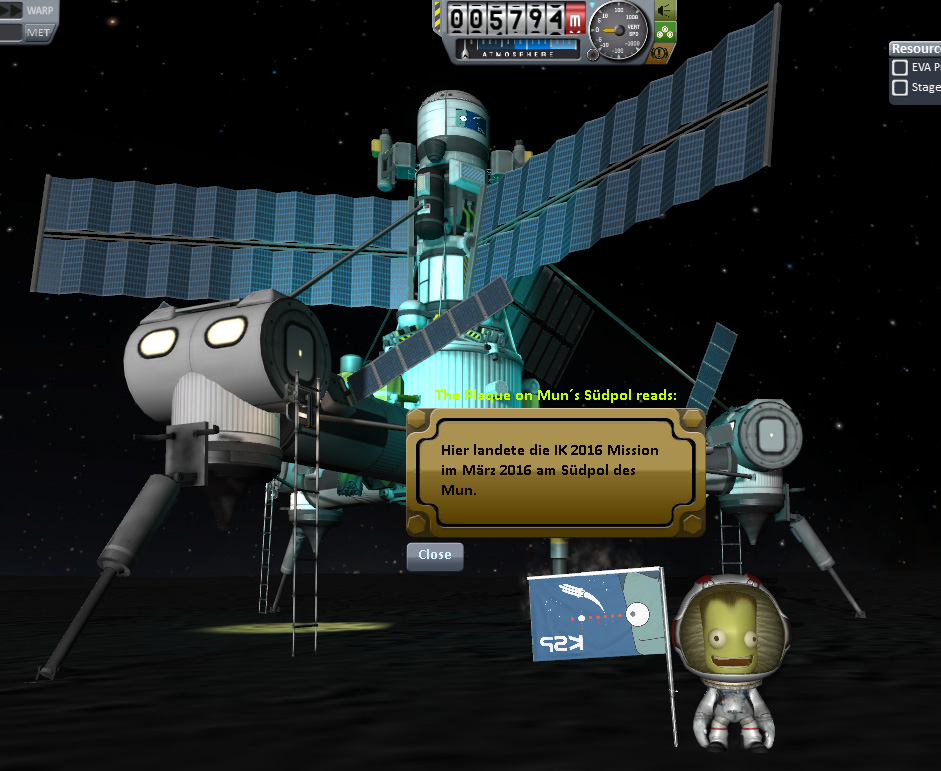Tick the Stage resource checkbox
The image size is (941, 771).
coord(900,88)
